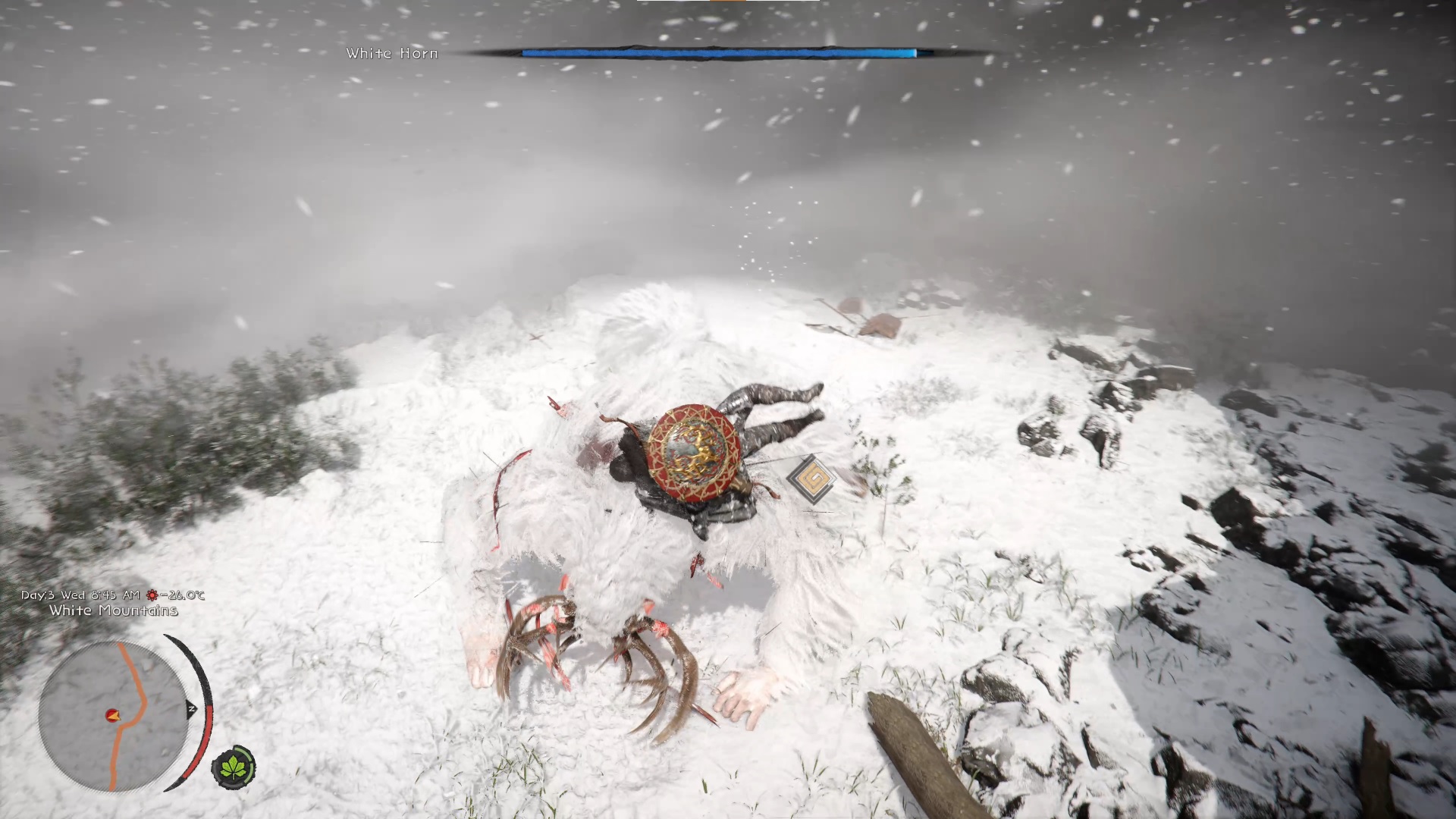This screenshot has height=819, width=1456.
Task: Click the red ornate shield on the hunter's back
Action: point(692,455)
